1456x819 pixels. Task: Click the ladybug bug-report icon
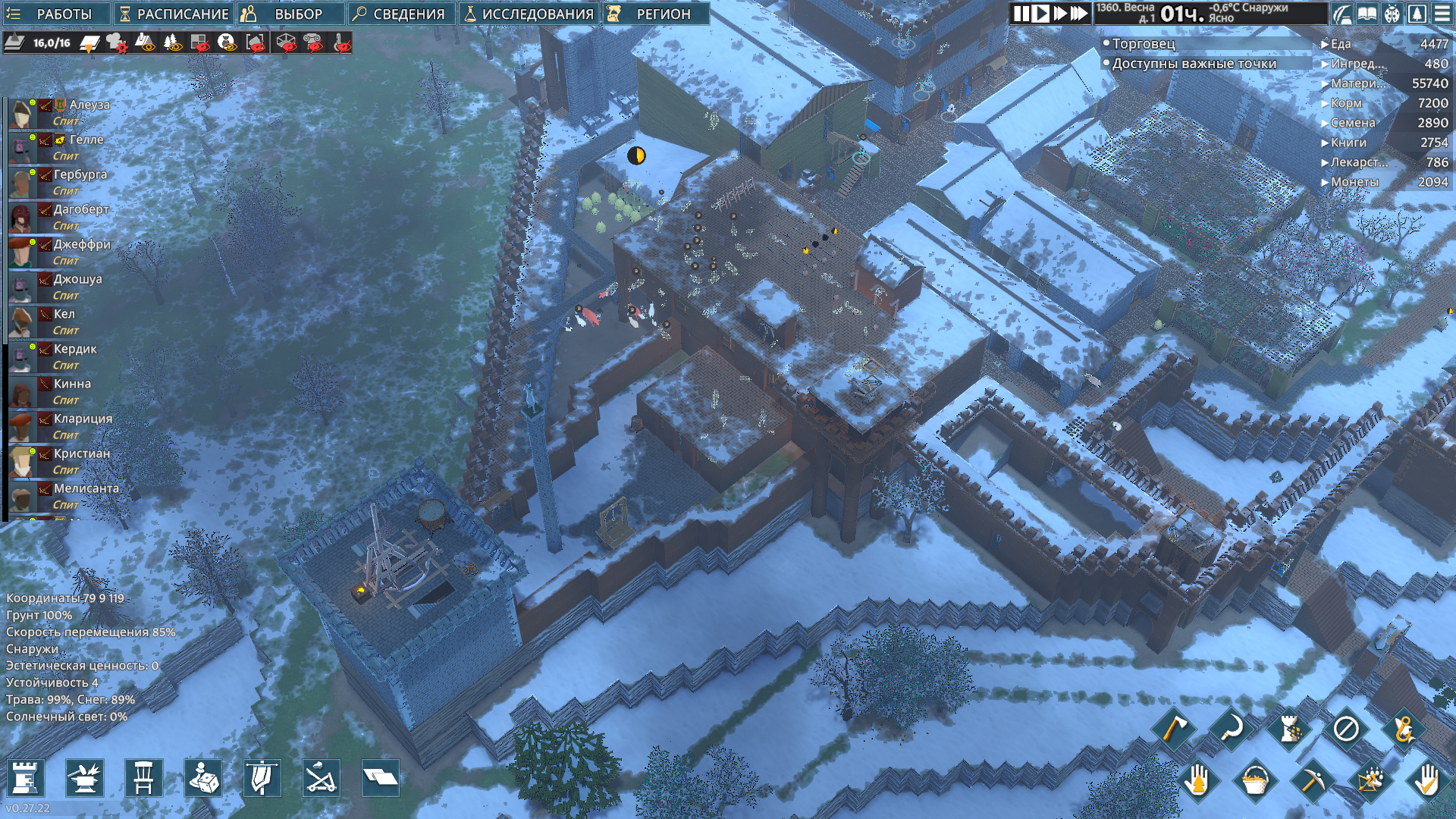(x=1392, y=14)
